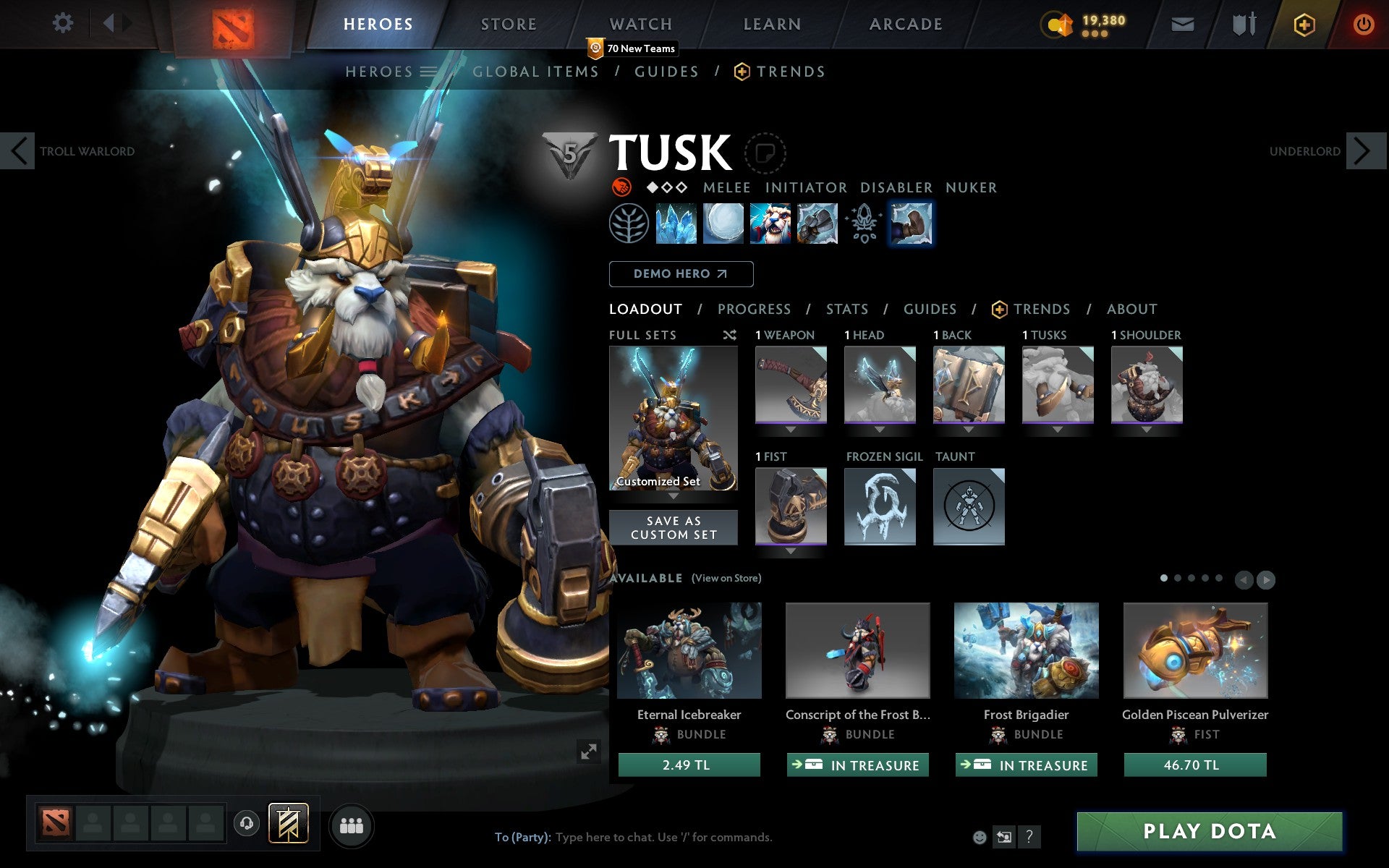Screen dimensions: 1389x868
Task: Click the party chat input field
Action: pos(651,837)
